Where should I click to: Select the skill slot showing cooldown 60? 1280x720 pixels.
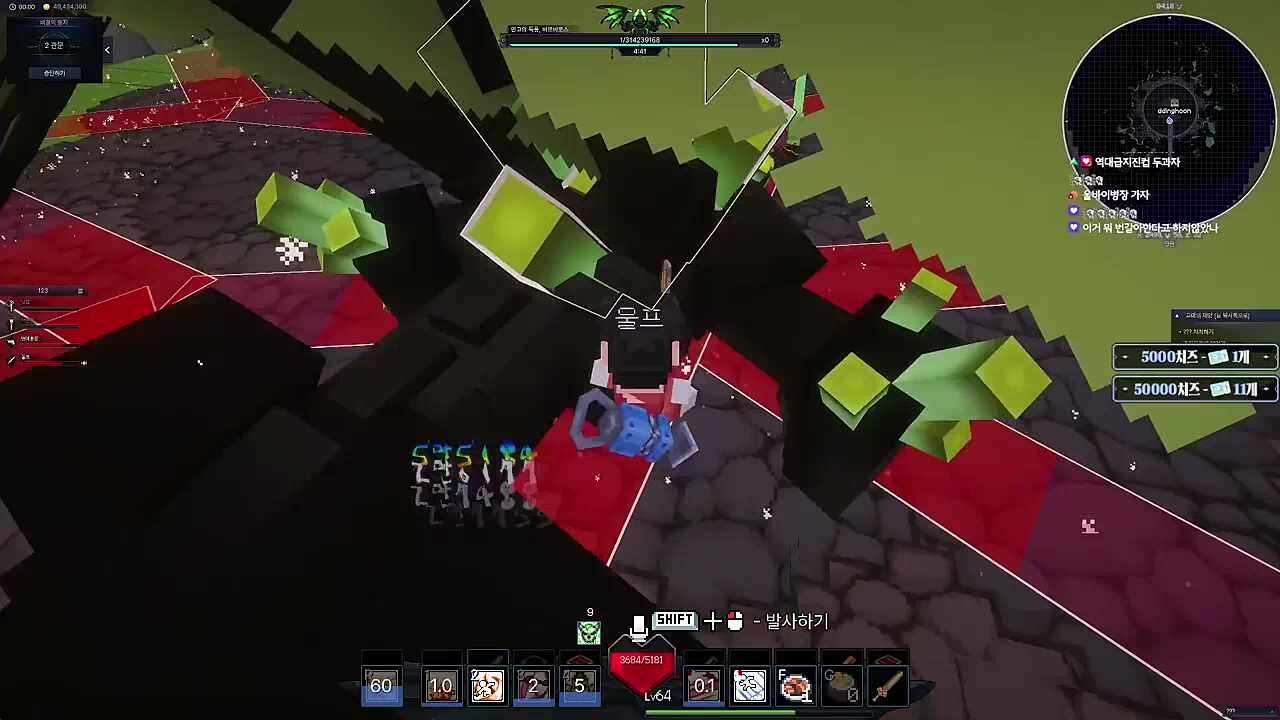[x=381, y=686]
